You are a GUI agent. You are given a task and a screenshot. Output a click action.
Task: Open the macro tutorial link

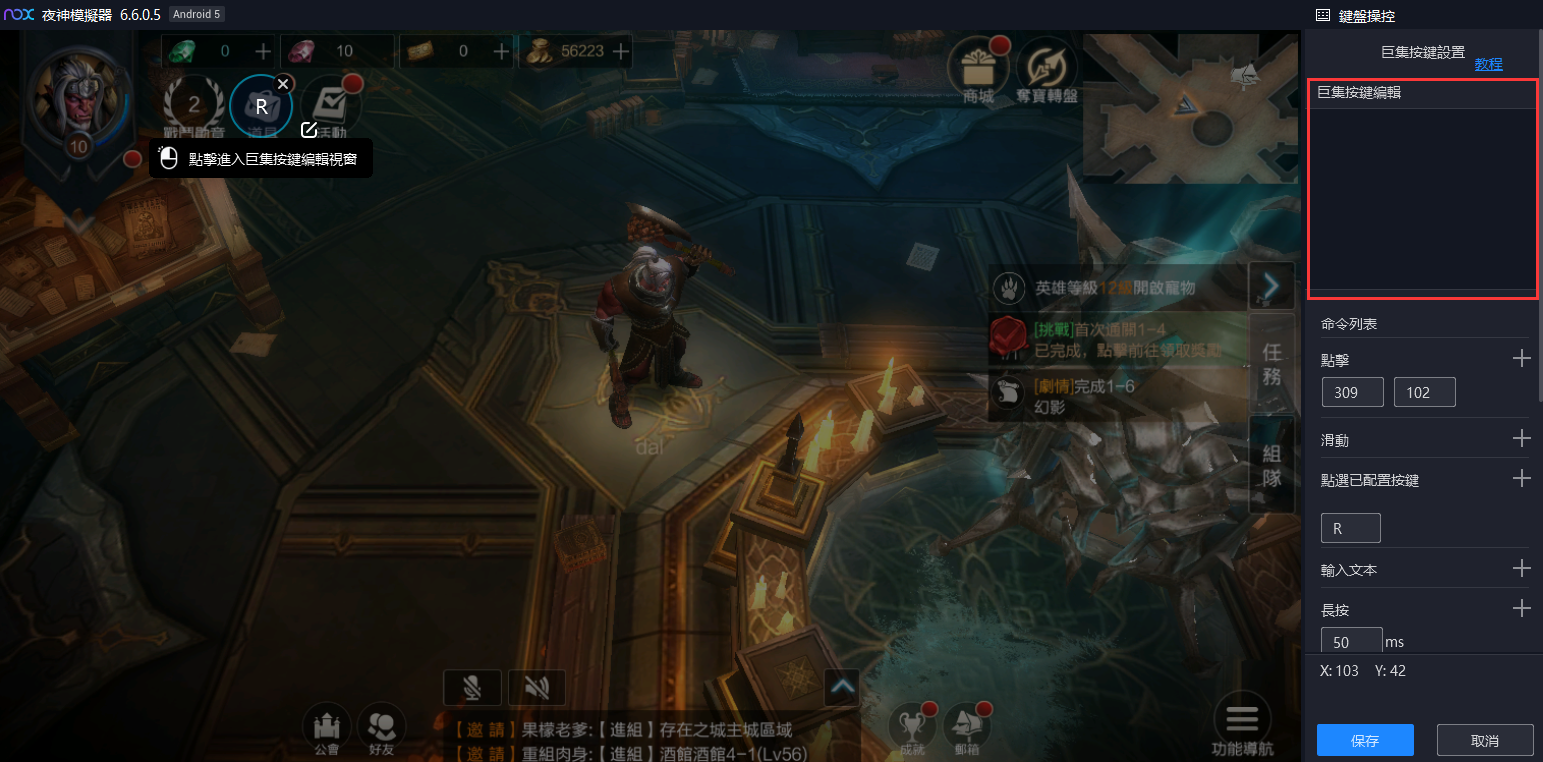pos(1488,64)
